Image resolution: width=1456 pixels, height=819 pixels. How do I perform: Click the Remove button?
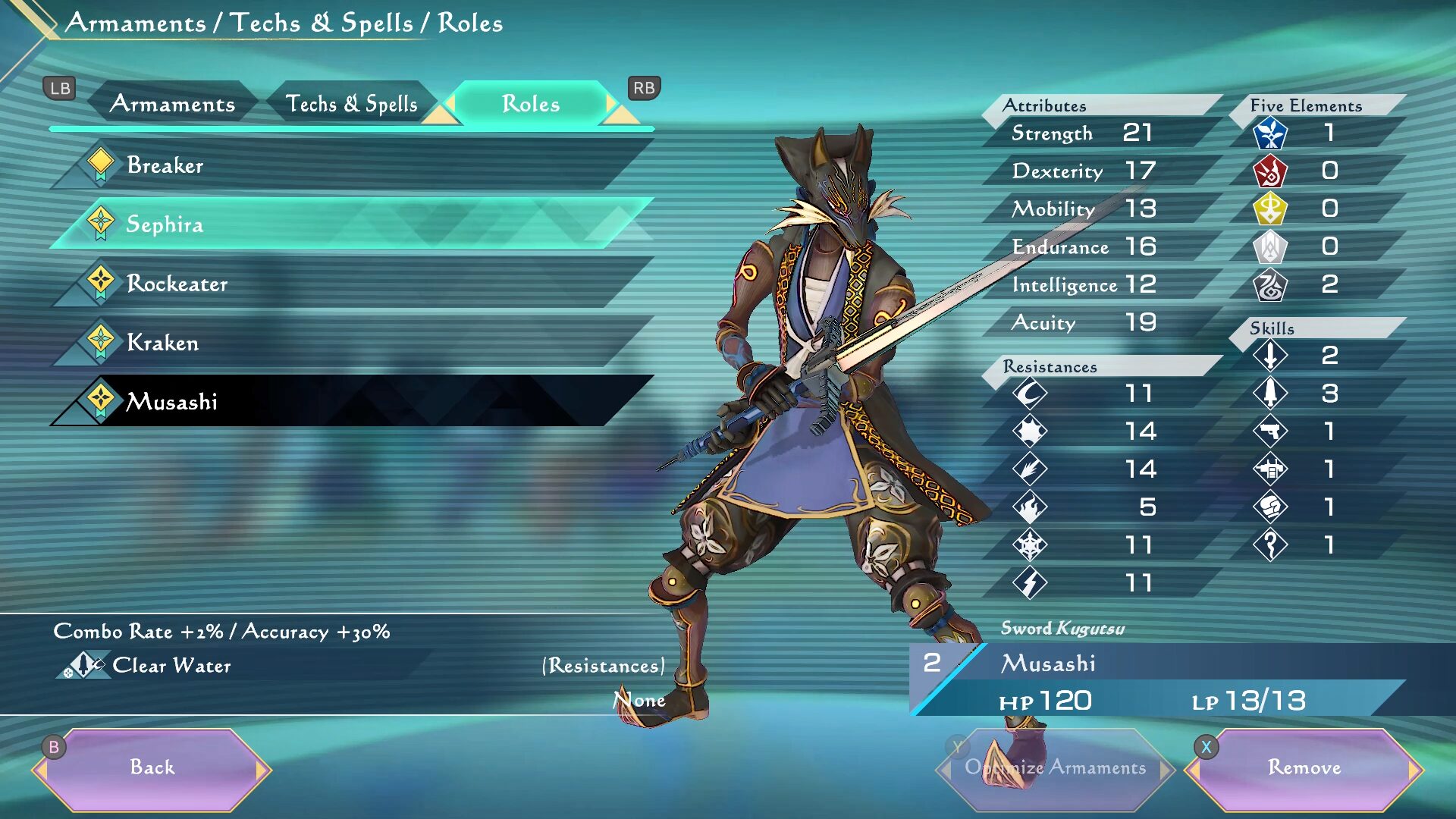click(x=1304, y=767)
